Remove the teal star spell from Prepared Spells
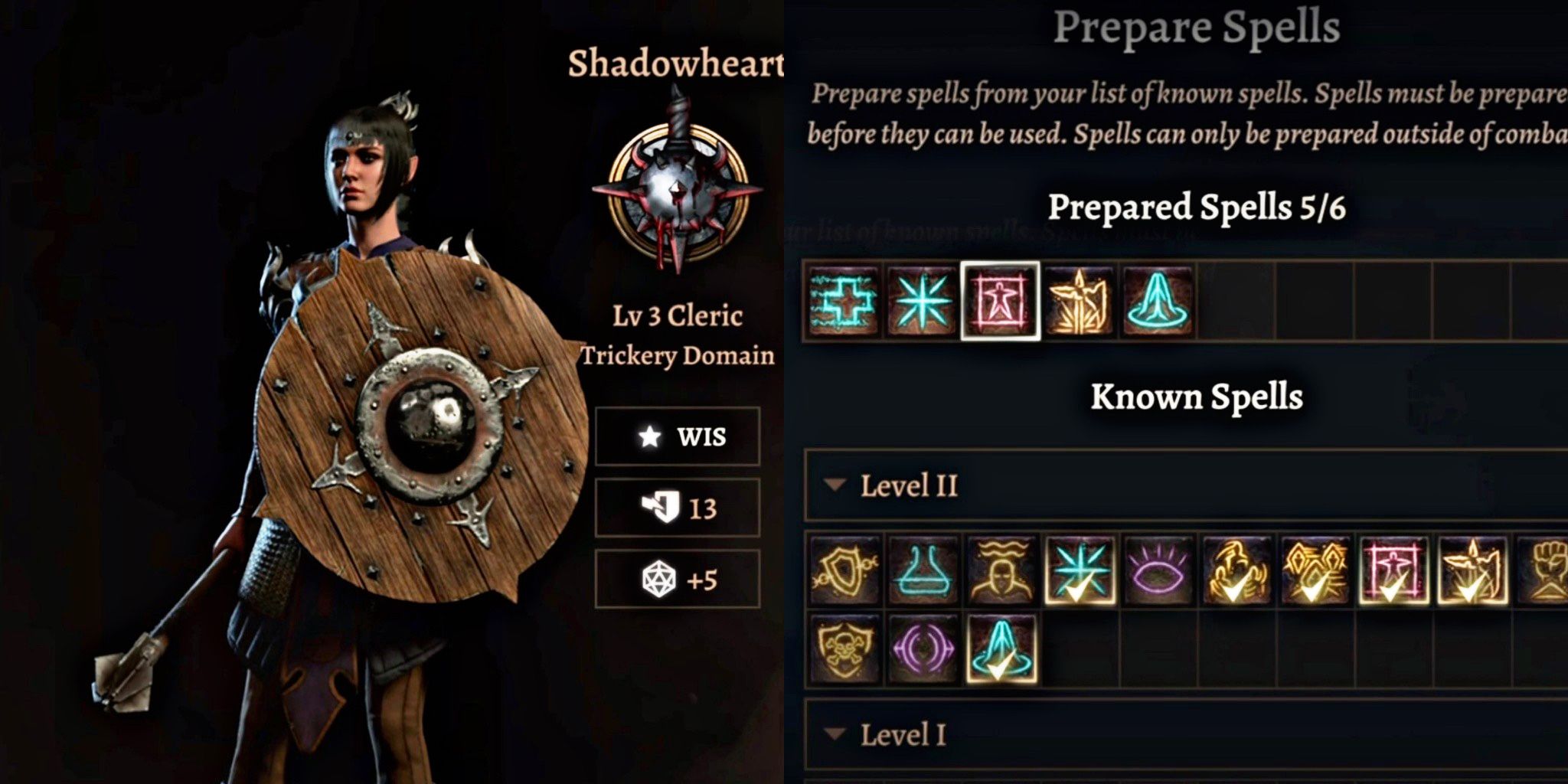1568x784 pixels. (922, 300)
